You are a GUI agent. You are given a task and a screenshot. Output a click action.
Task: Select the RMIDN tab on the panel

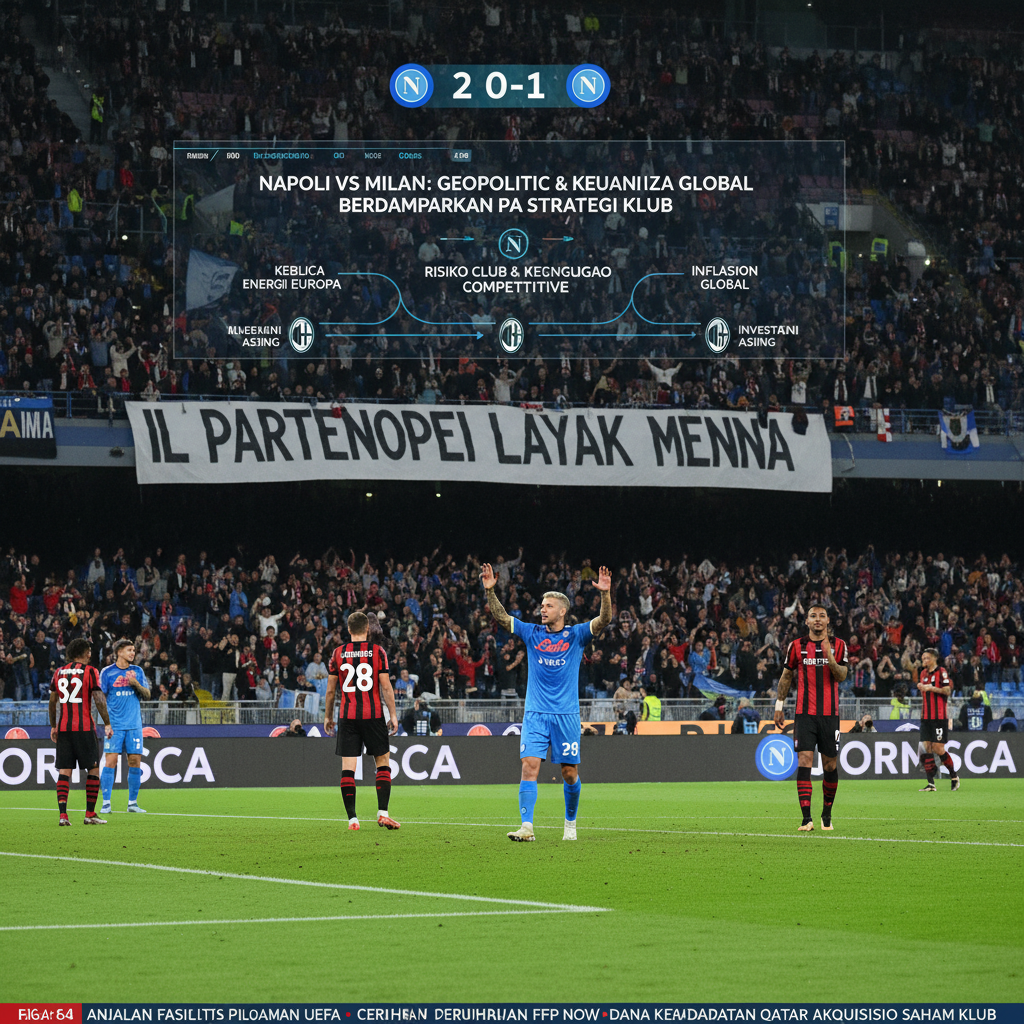[196, 156]
